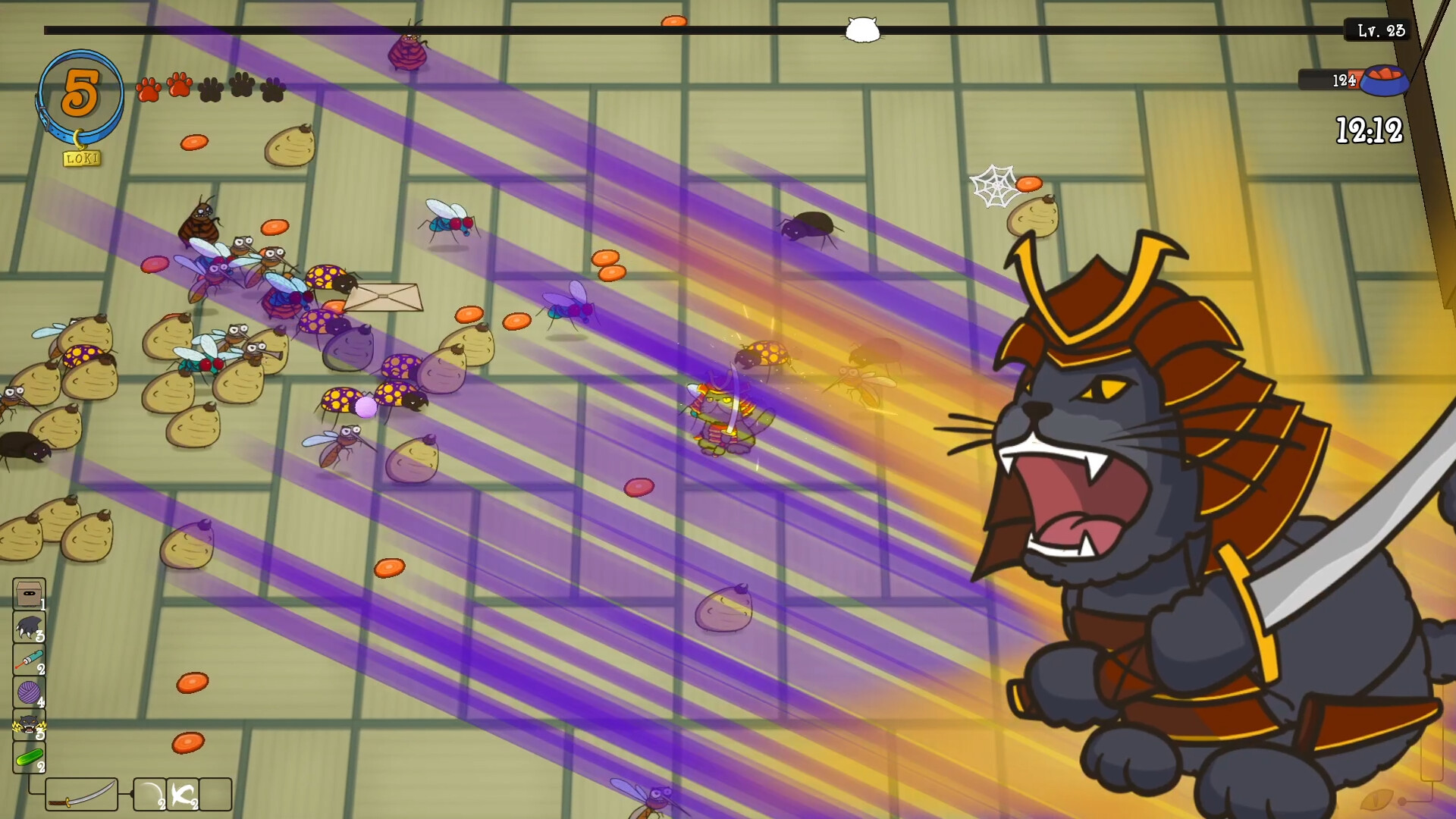Click the number 5 collar emblem
1456x819 pixels.
(81, 91)
